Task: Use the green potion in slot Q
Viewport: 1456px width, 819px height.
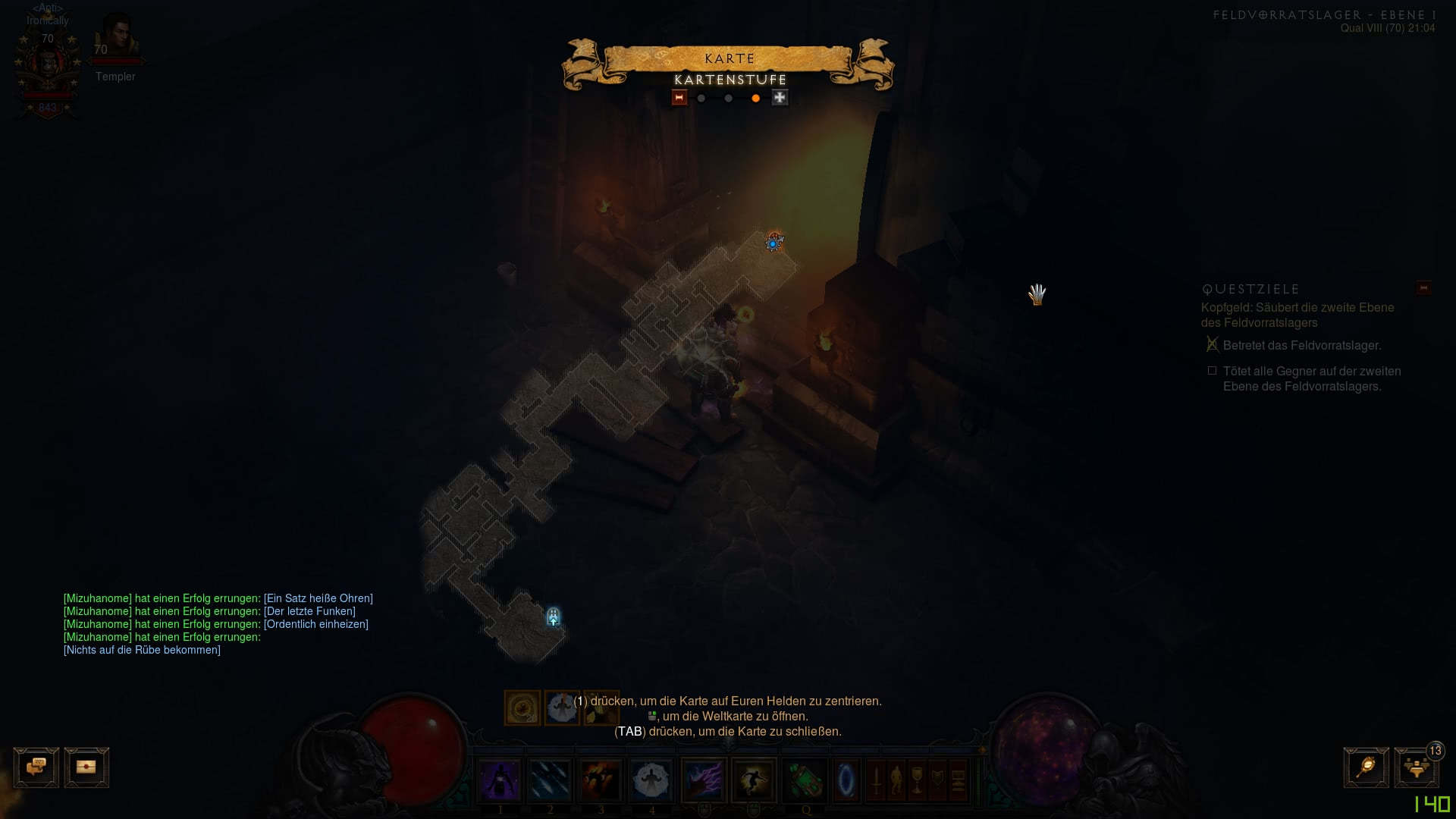Action: [805, 780]
